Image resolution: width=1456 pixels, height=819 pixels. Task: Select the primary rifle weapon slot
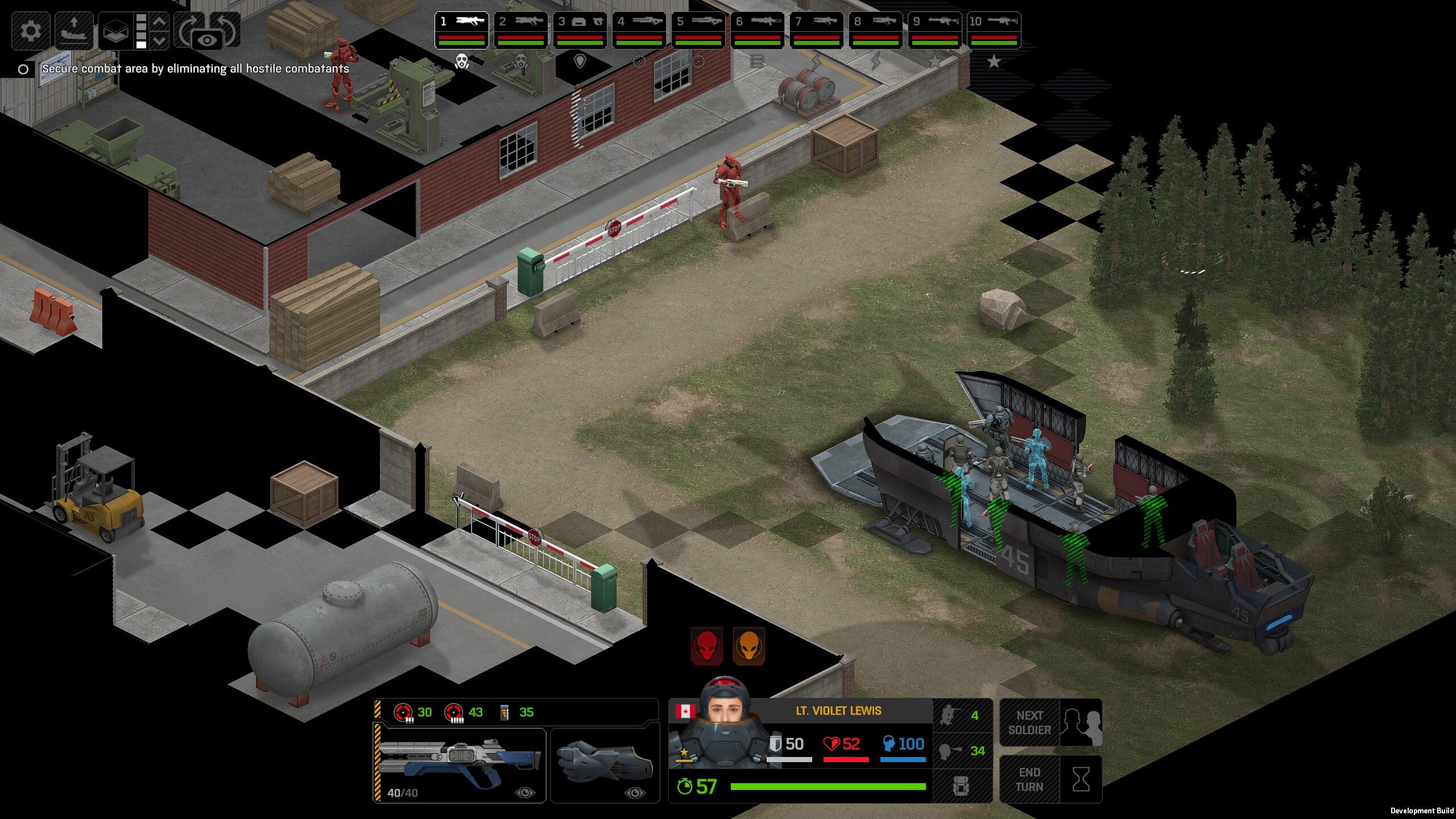tap(460, 764)
